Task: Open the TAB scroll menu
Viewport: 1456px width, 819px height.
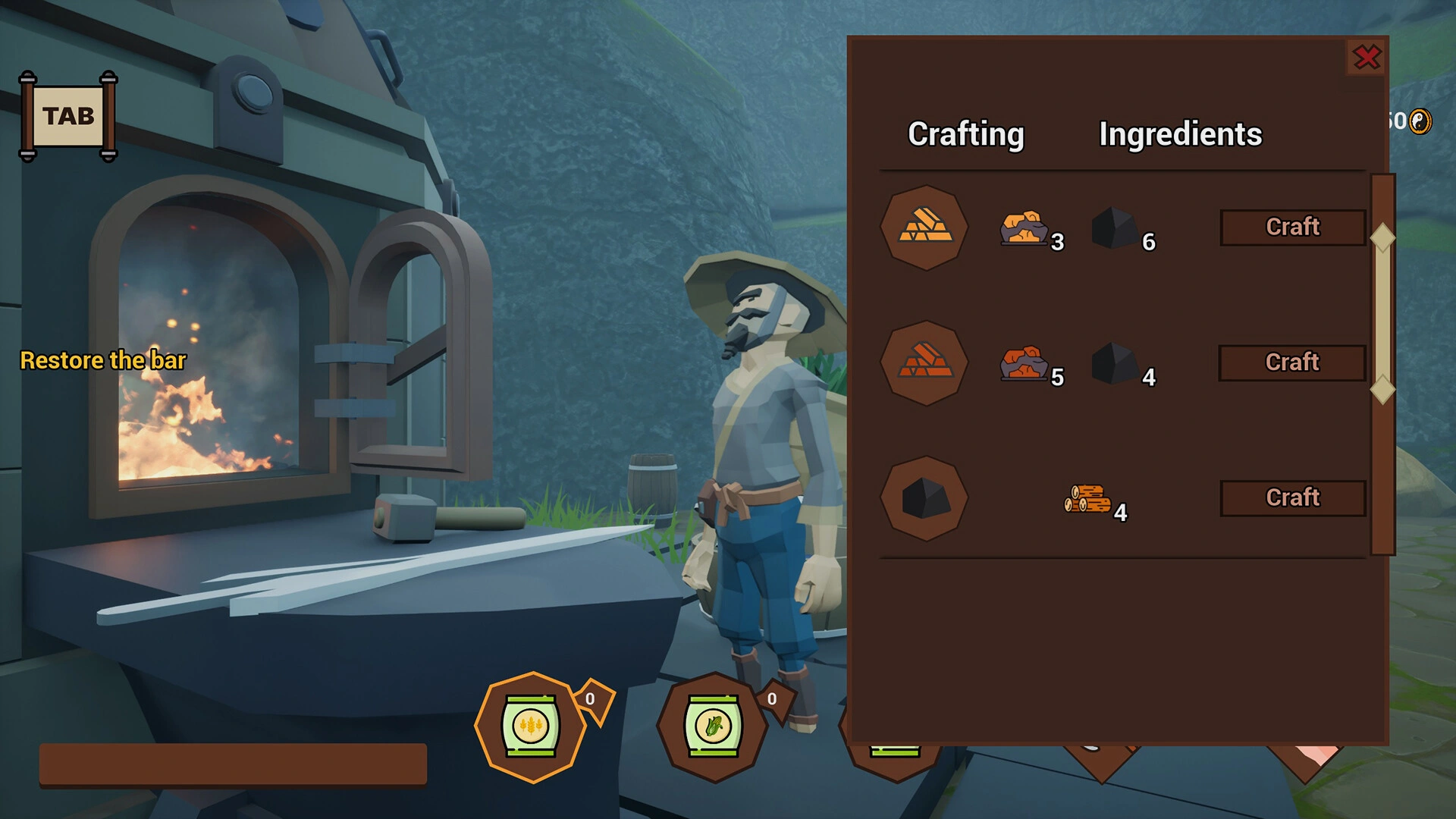Action: [x=68, y=116]
